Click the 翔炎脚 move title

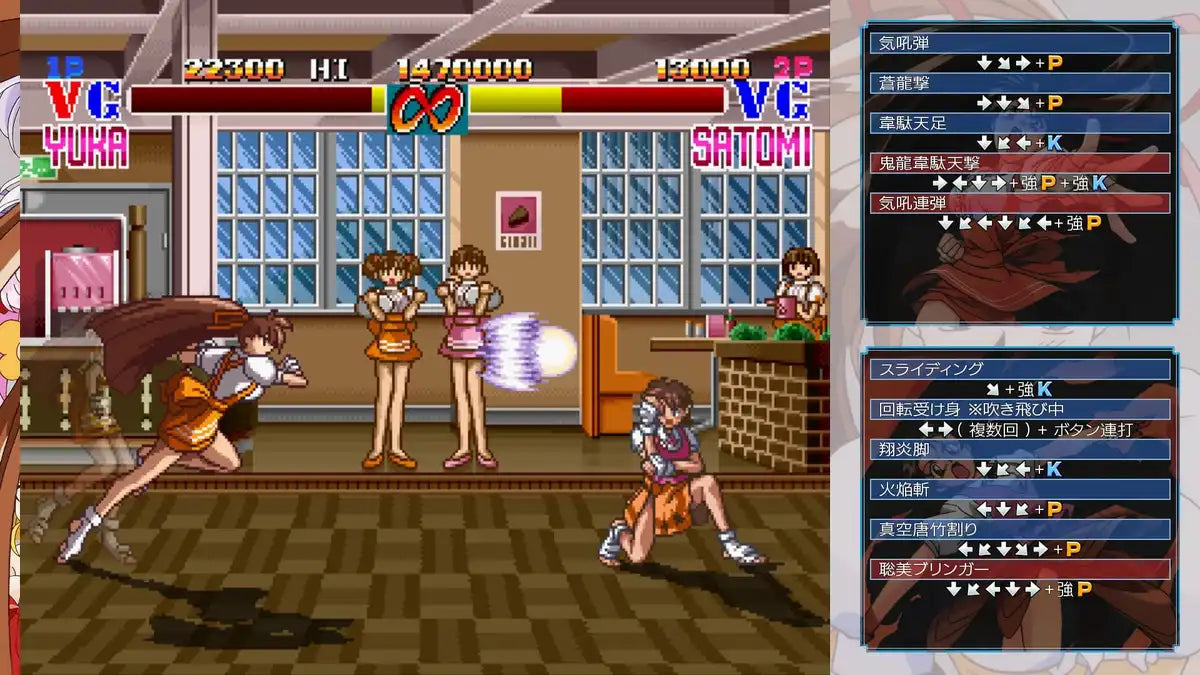pyautogui.click(x=1020, y=449)
